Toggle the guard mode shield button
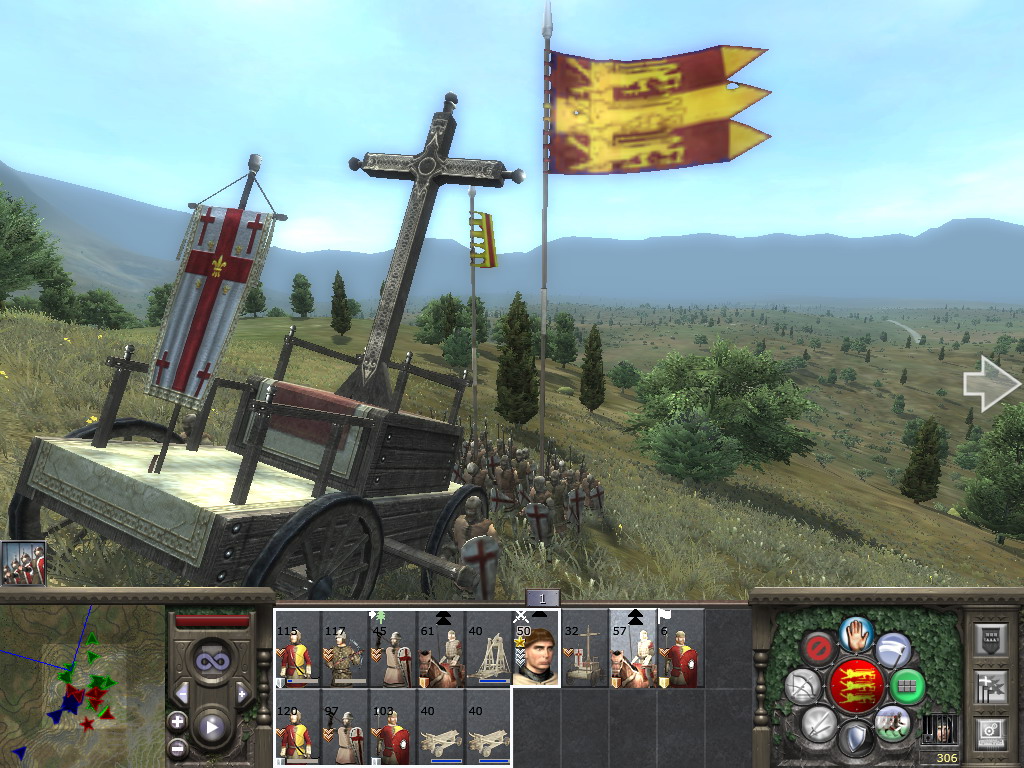 [x=855, y=740]
